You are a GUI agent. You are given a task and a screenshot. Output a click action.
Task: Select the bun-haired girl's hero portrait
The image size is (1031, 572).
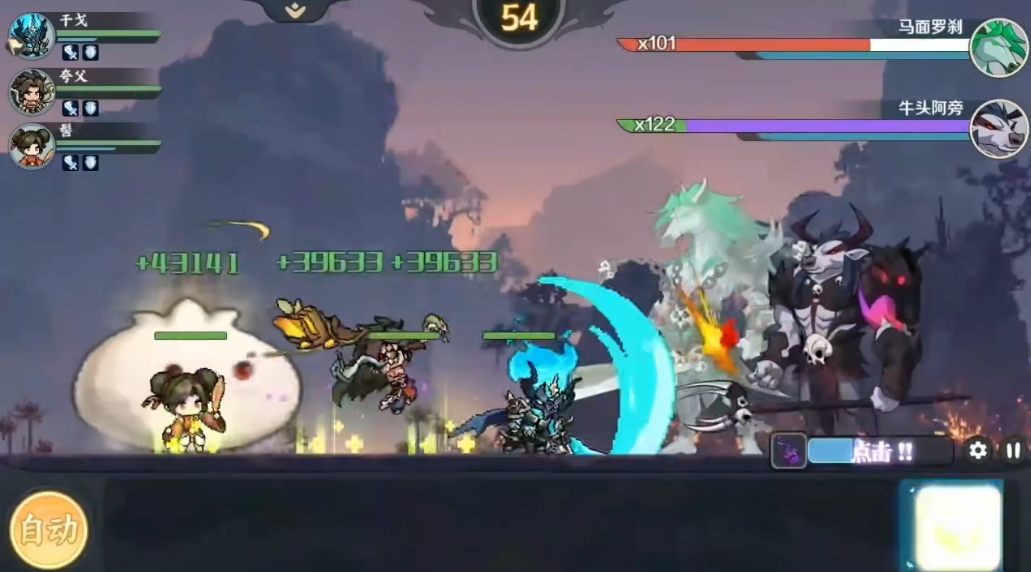[x=31, y=146]
